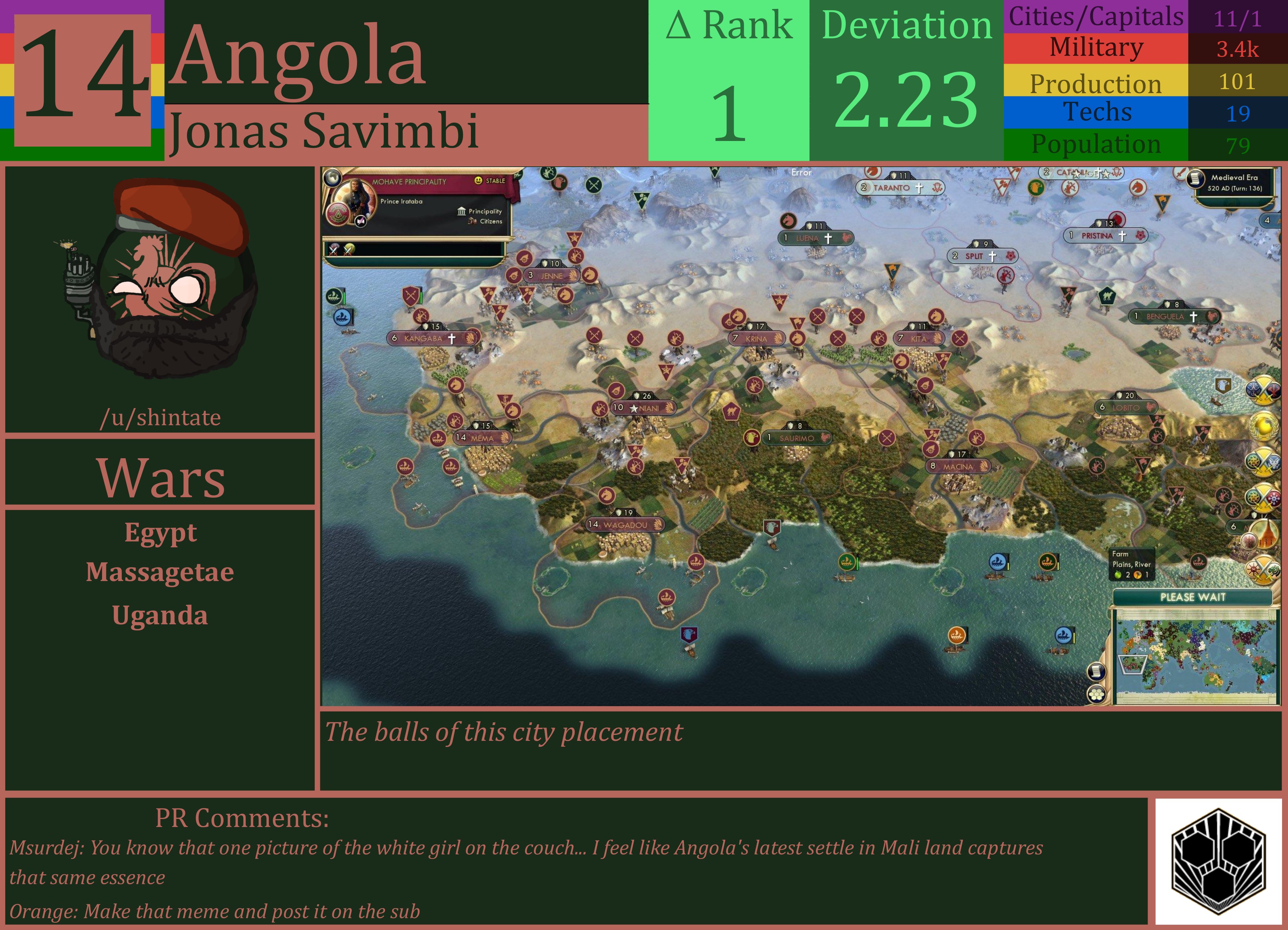Click the crossed-swords war declaration icon near Lobito
Image resolution: width=1288 pixels, height=930 pixels.
(x=1263, y=390)
